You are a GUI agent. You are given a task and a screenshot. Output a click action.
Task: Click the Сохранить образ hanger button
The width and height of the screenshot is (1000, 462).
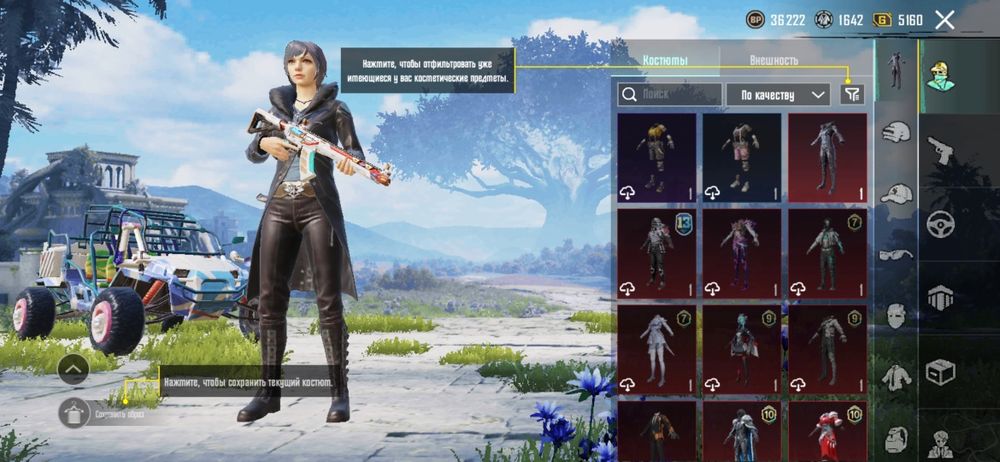(x=75, y=412)
